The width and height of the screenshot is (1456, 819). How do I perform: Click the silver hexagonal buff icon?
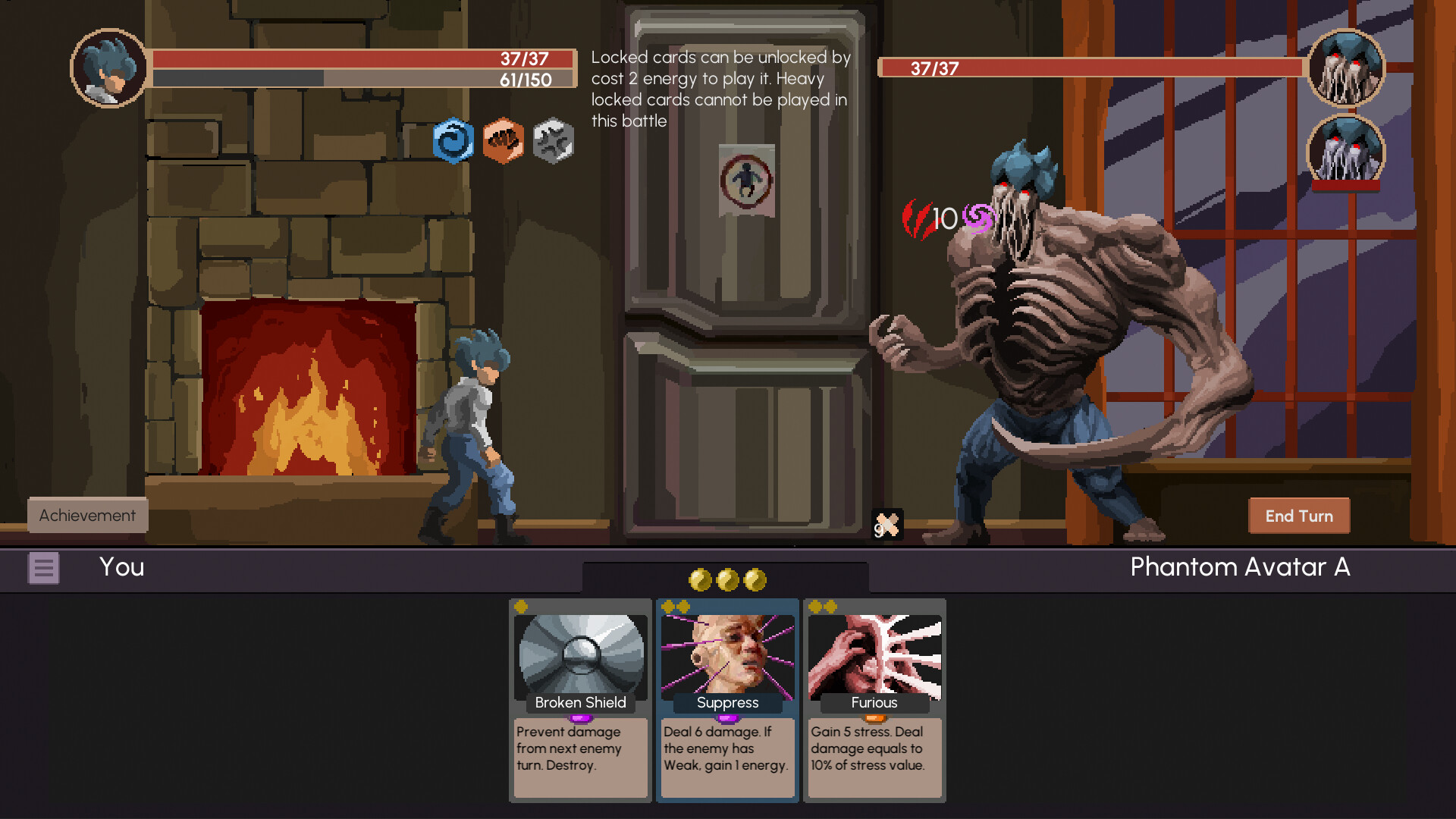[x=552, y=140]
